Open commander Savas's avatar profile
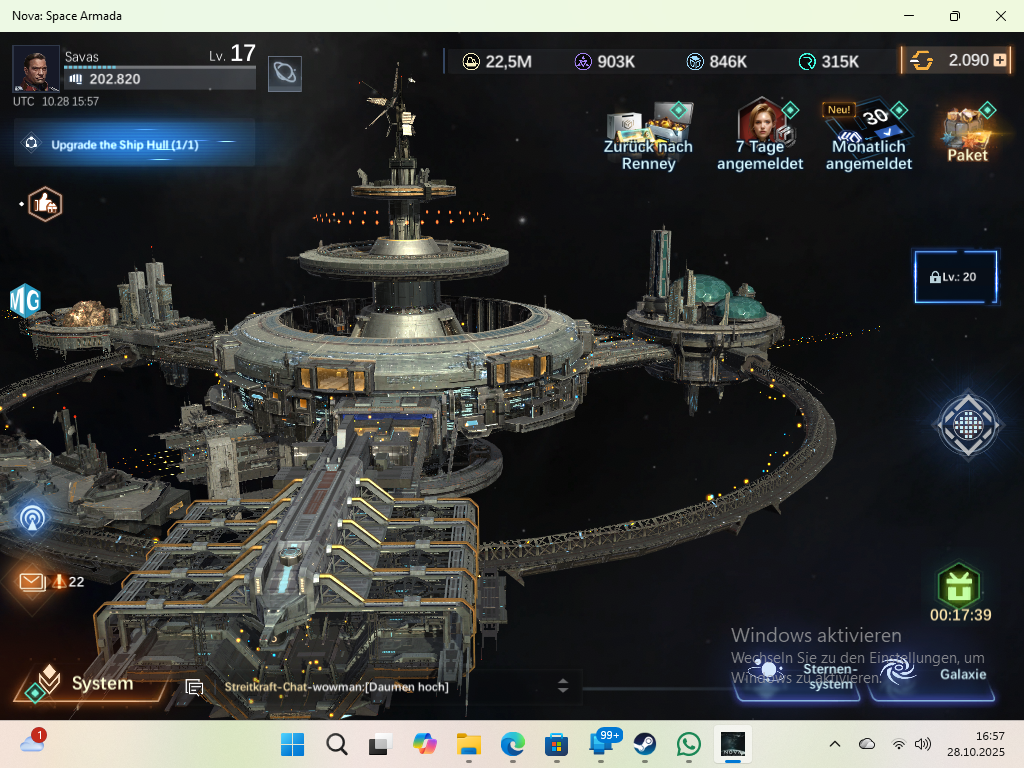 pyautogui.click(x=36, y=69)
